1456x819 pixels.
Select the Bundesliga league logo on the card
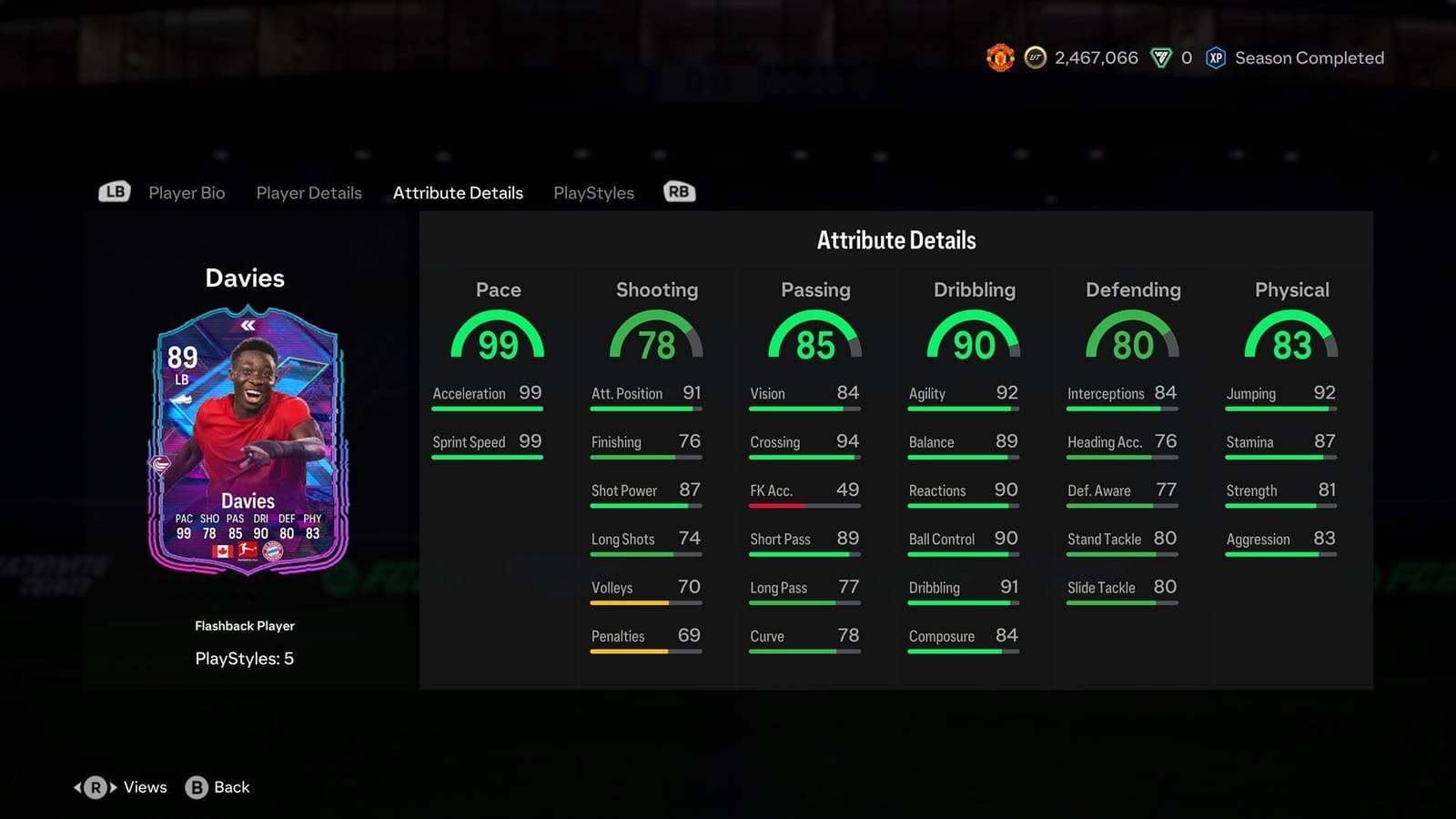coord(246,551)
